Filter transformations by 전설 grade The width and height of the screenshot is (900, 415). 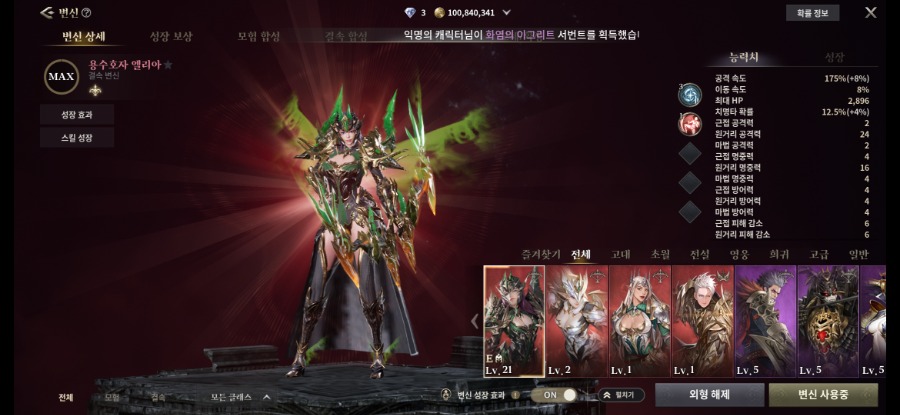pyautogui.click(x=699, y=254)
